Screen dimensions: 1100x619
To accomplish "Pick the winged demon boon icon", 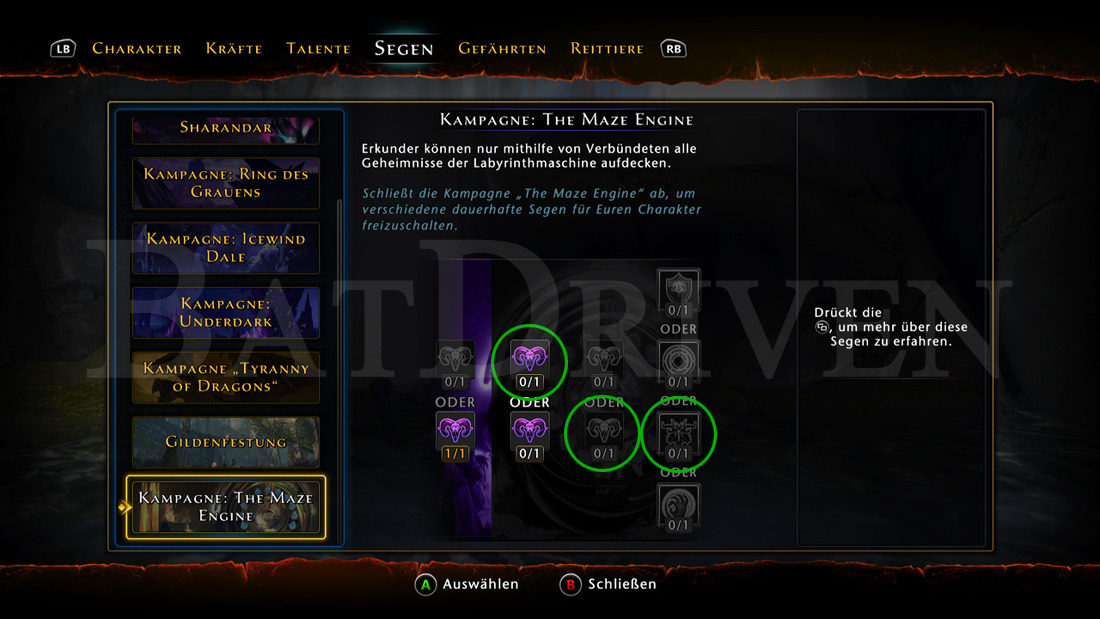I will click(679, 433).
